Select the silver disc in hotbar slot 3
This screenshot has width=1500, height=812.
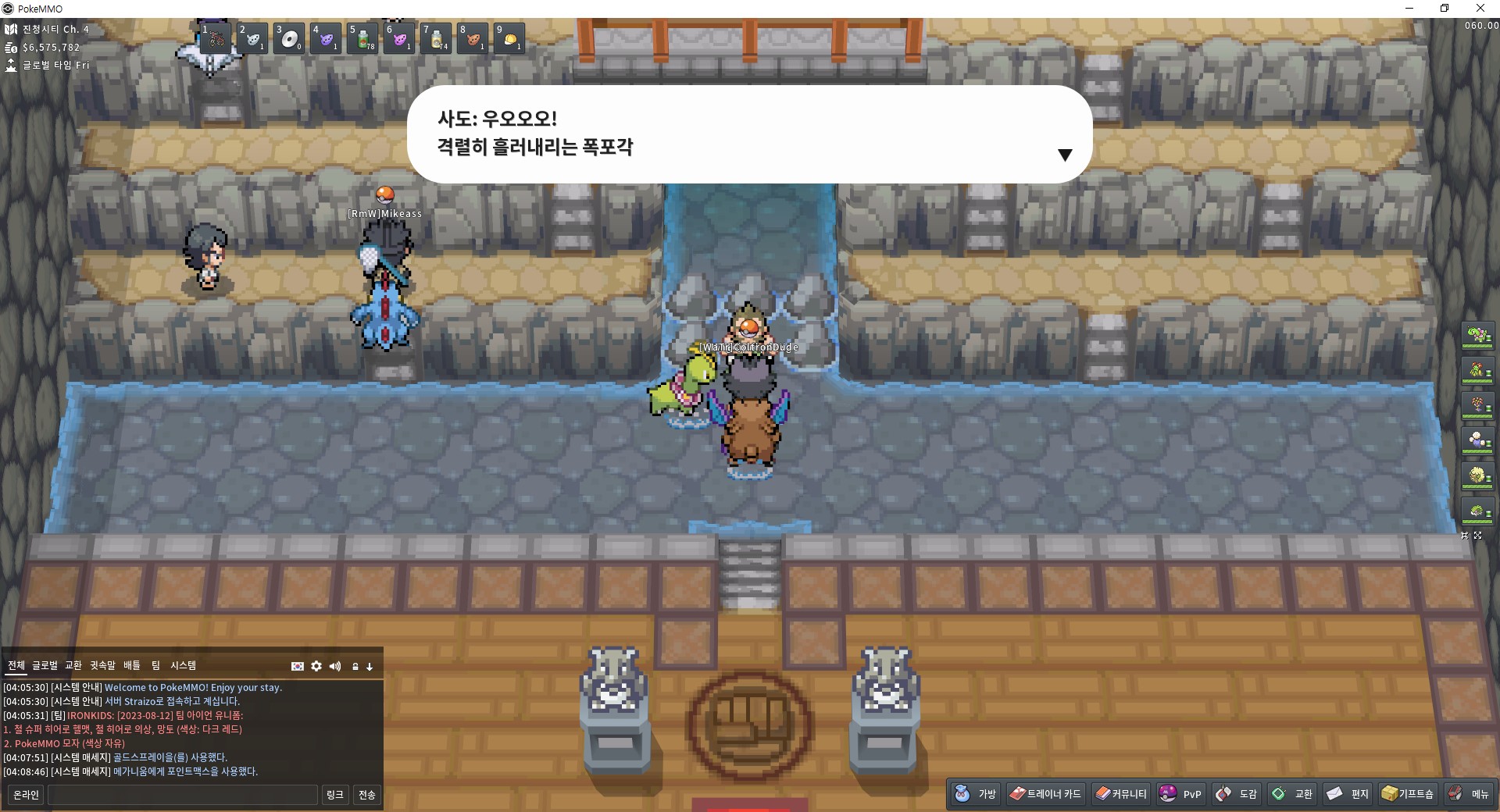[289, 38]
